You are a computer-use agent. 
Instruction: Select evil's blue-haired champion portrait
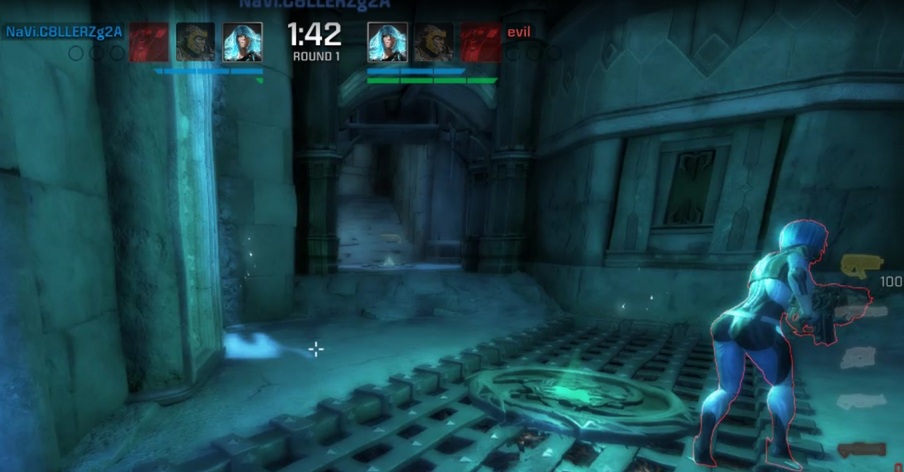(x=386, y=43)
